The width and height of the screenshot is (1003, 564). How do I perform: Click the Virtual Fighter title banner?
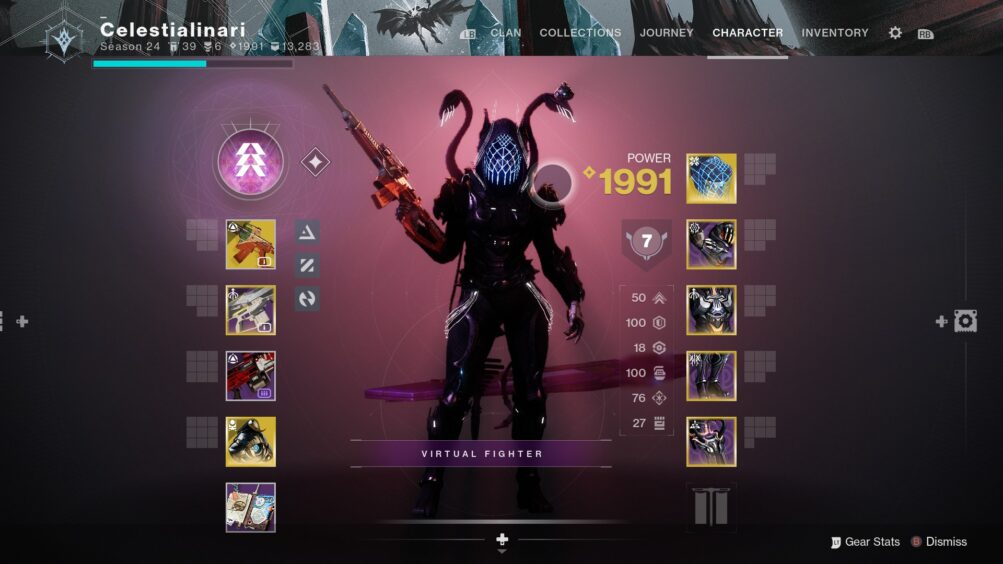pos(482,454)
